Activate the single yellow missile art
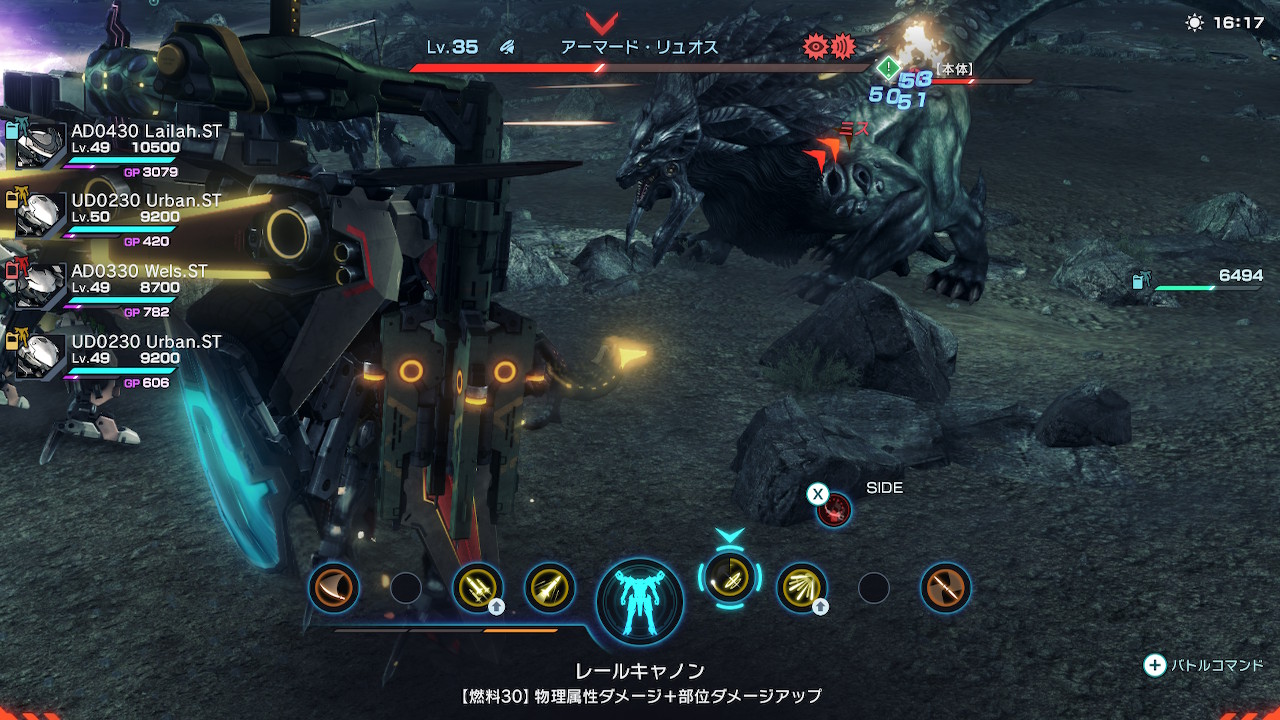This screenshot has width=1280, height=720. (x=549, y=587)
